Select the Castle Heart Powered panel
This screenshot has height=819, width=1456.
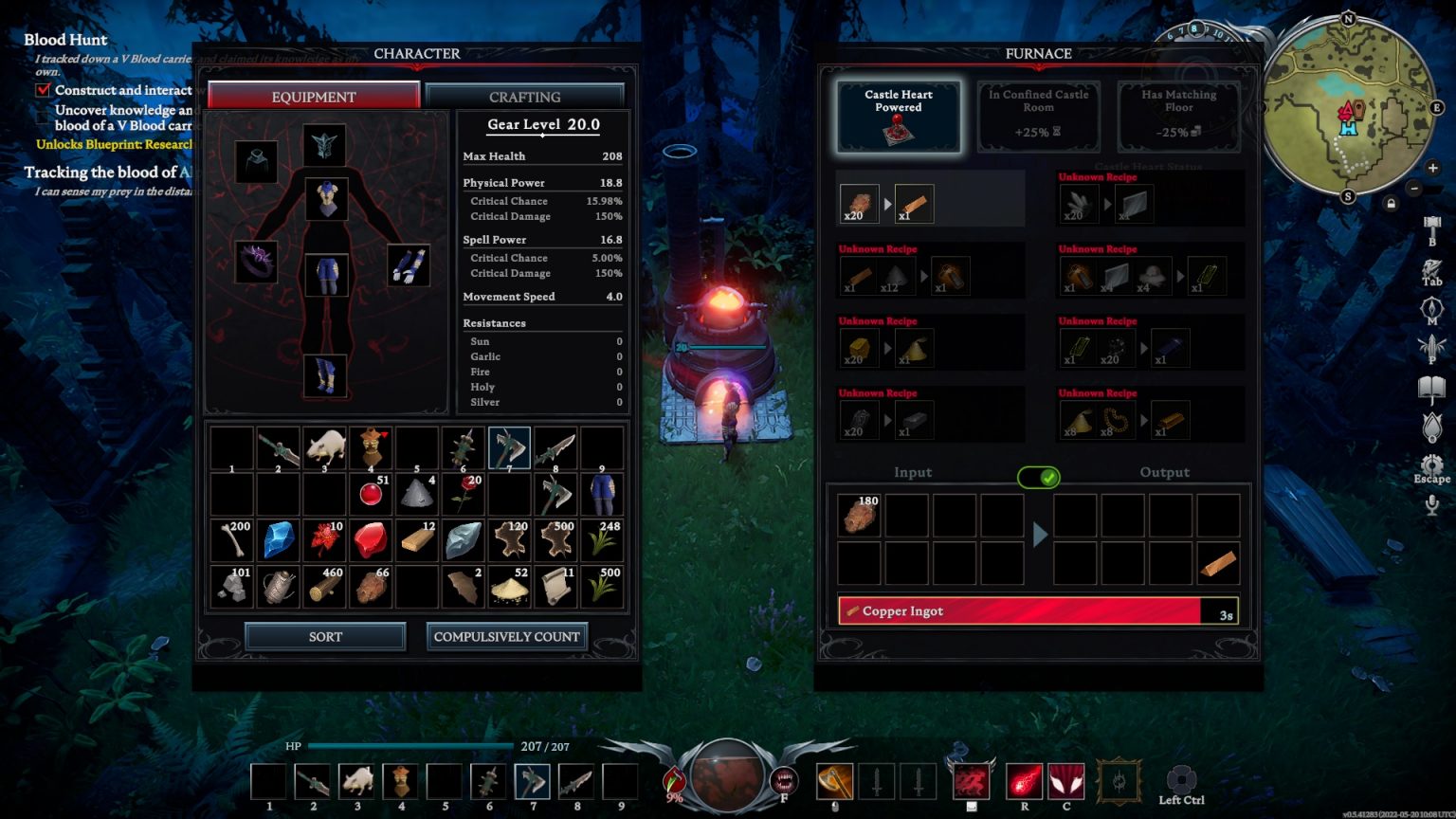(898, 114)
